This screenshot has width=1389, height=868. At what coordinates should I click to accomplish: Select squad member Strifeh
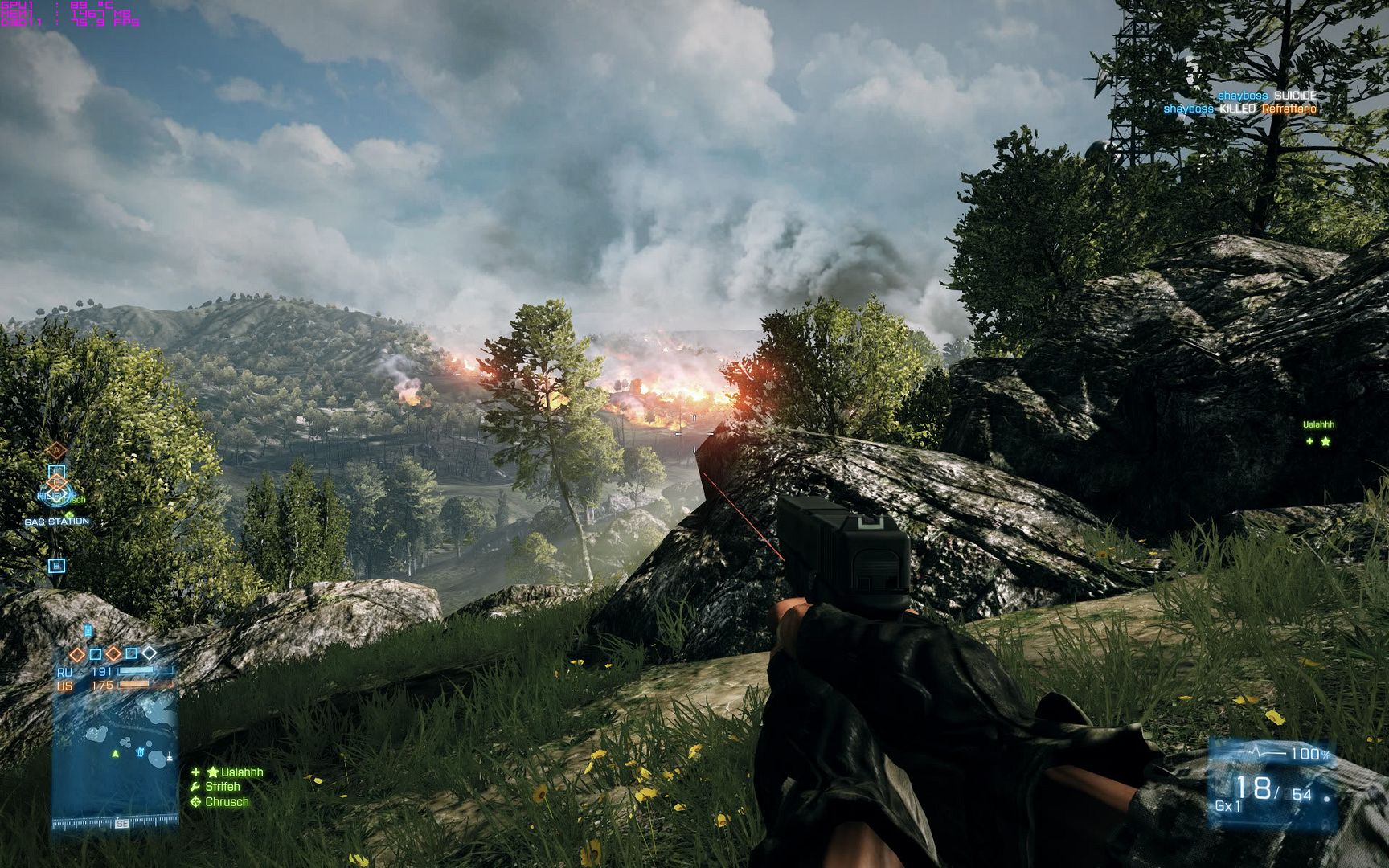pyautogui.click(x=222, y=787)
